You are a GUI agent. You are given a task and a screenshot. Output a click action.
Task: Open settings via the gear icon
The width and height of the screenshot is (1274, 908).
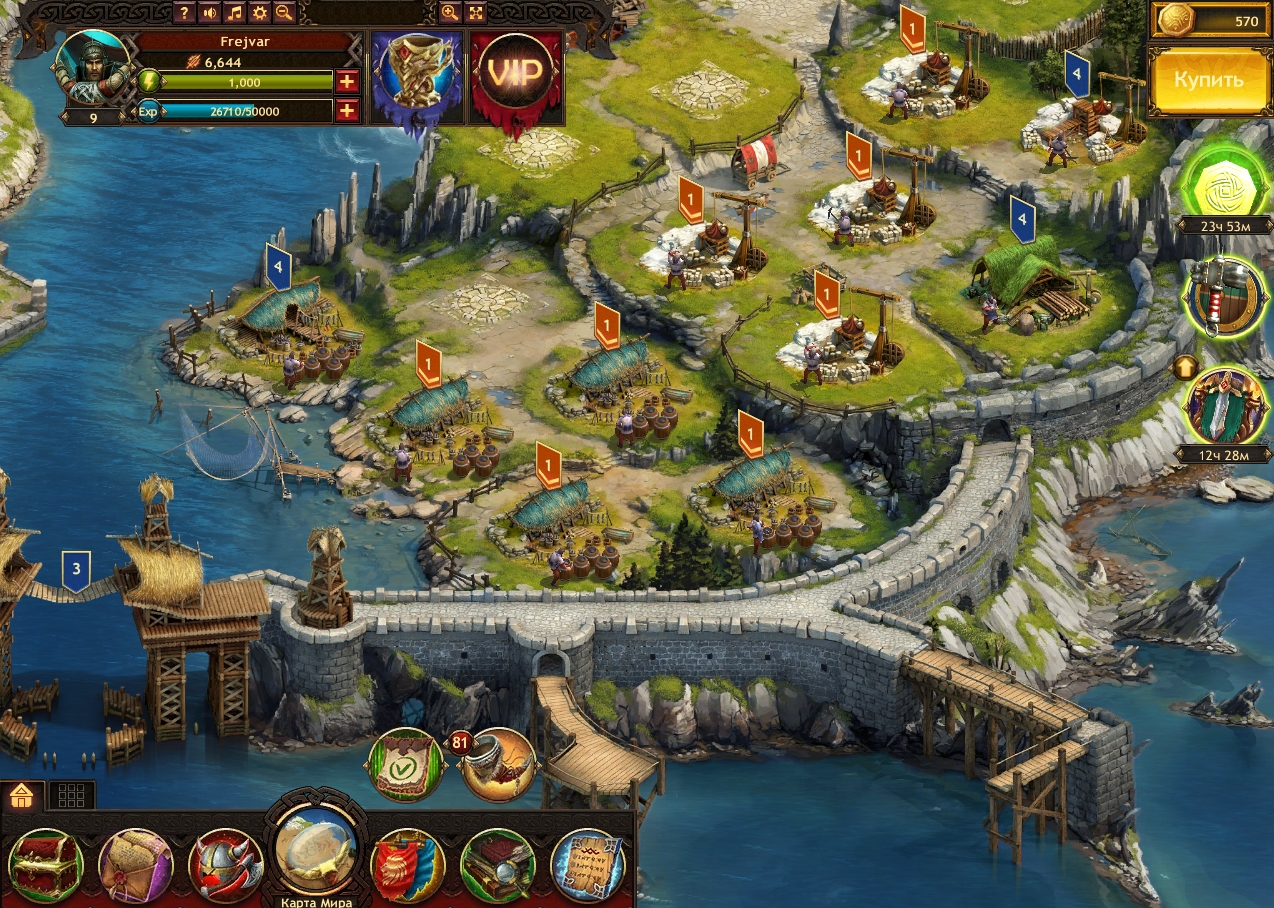(x=259, y=12)
